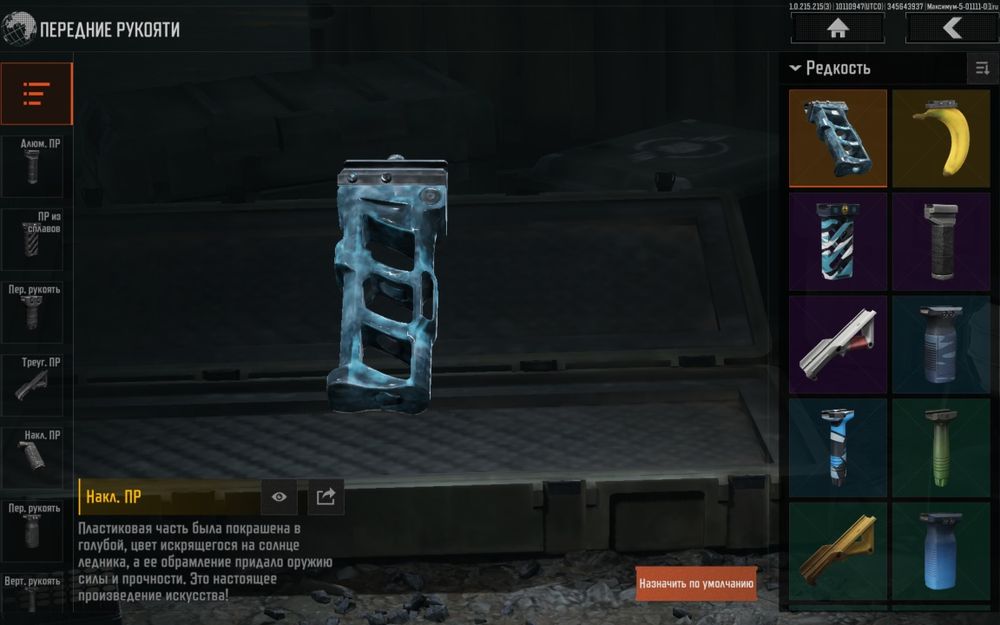Choose the icy blue skeleton grip skin
The width and height of the screenshot is (1000, 625).
838,138
